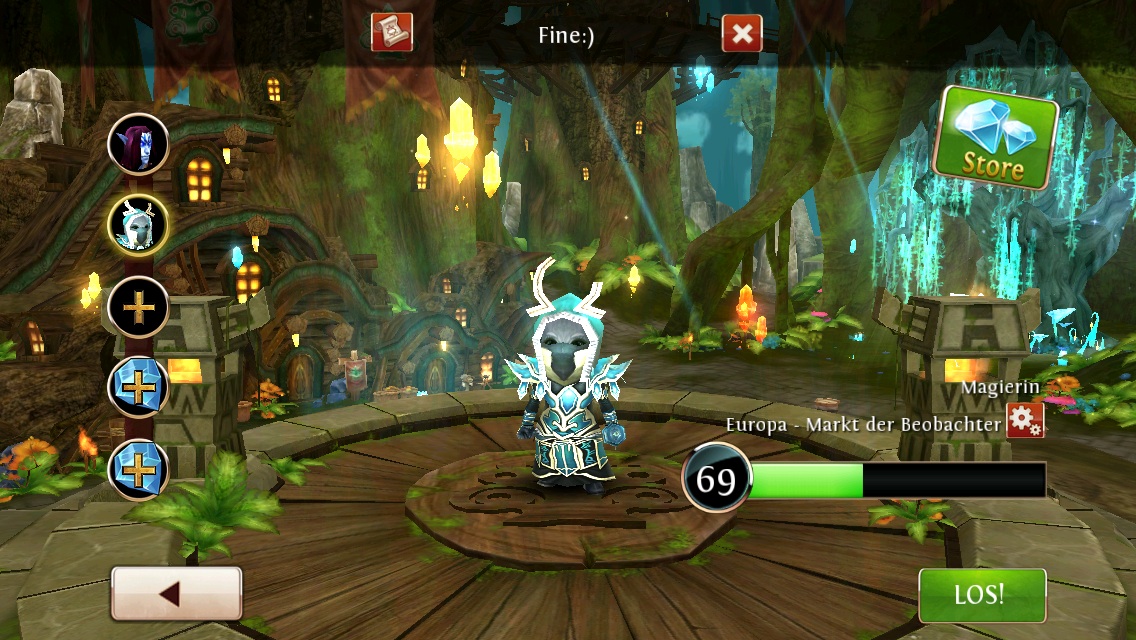Create a character in the gold plus slot
The image size is (1136, 640).
tap(138, 307)
